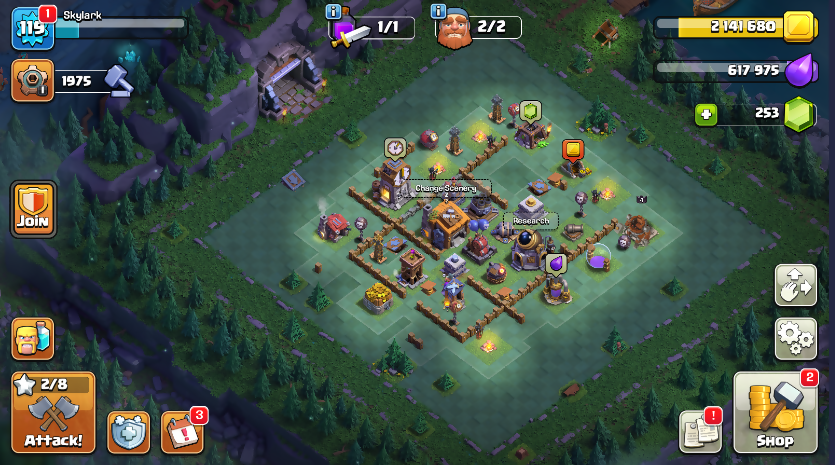Image resolution: width=835 pixels, height=465 pixels.
Task: Start a battle with the Attack! button
Action: (53, 412)
